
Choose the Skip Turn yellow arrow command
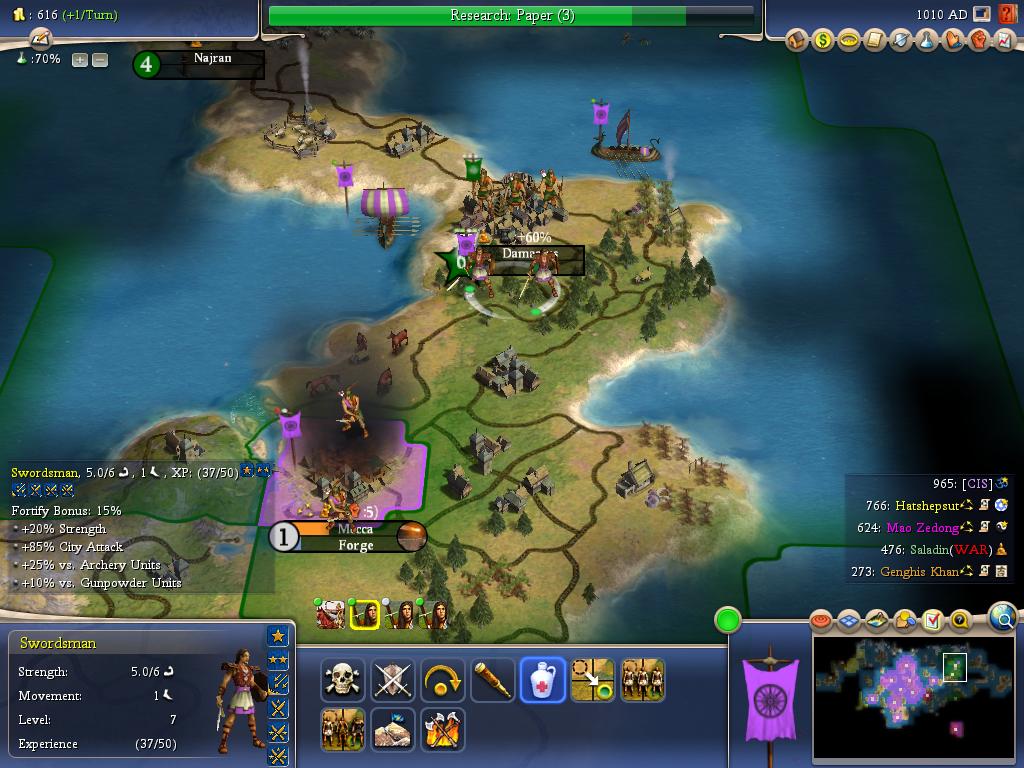(x=442, y=680)
